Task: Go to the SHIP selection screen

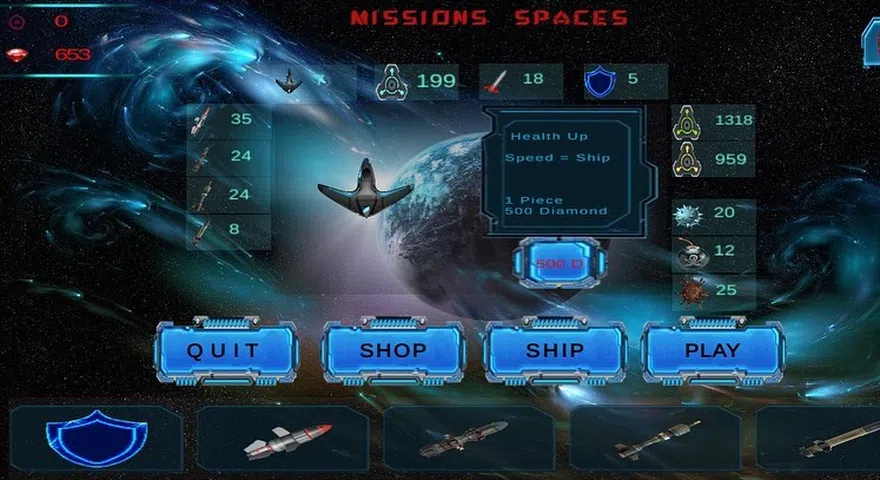Action: click(x=555, y=351)
